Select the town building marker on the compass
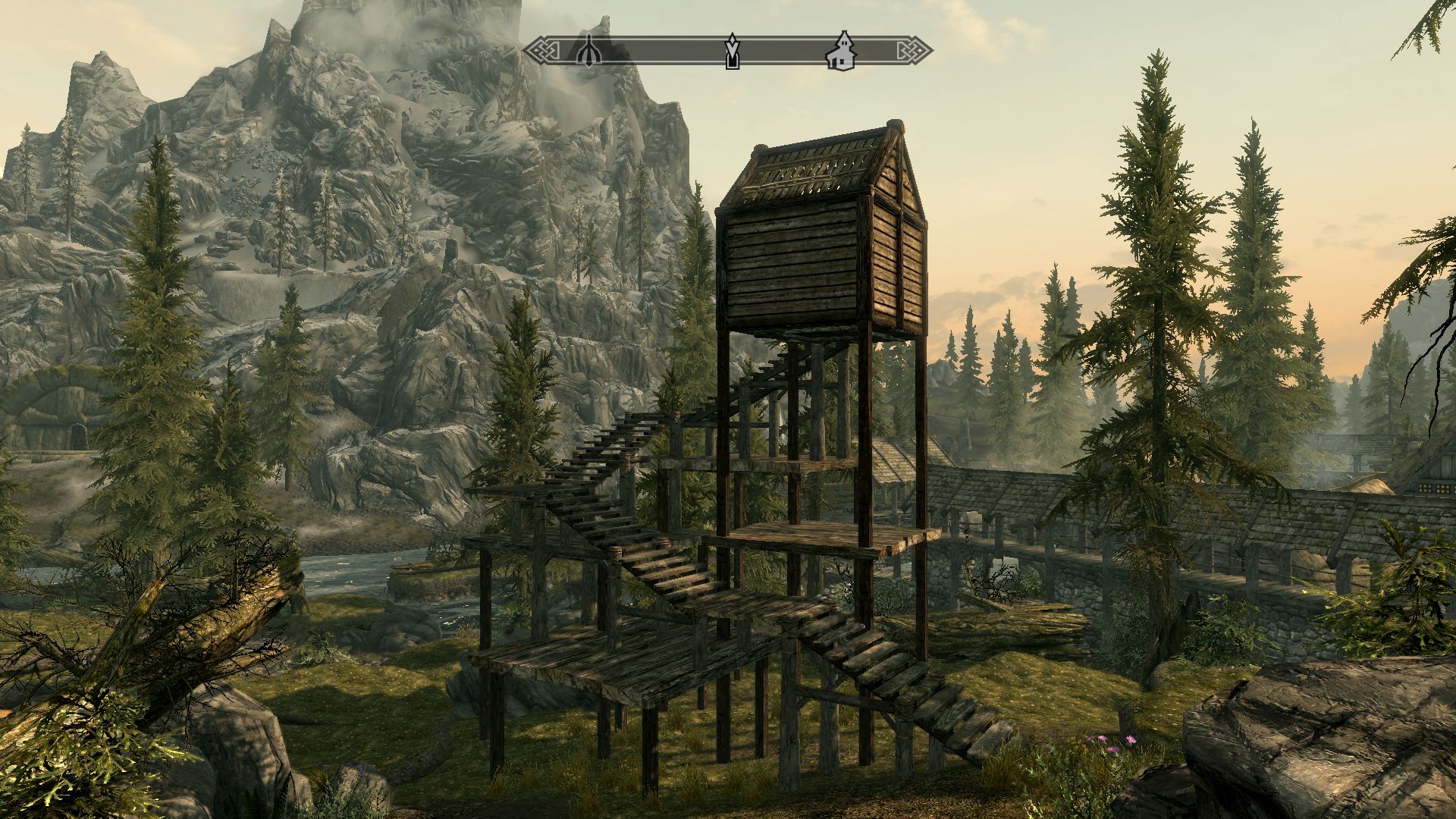The image size is (1456, 819). [840, 52]
